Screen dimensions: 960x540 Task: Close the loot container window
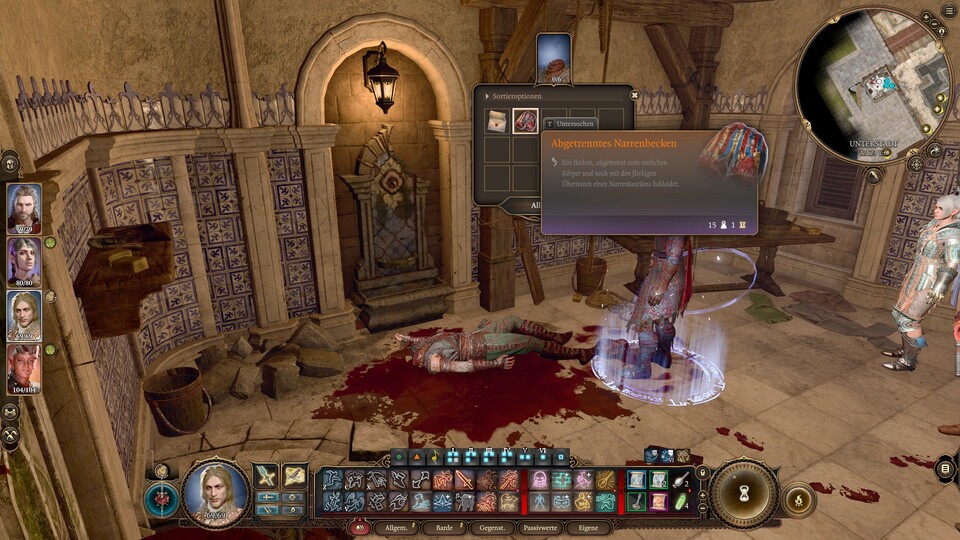click(634, 95)
